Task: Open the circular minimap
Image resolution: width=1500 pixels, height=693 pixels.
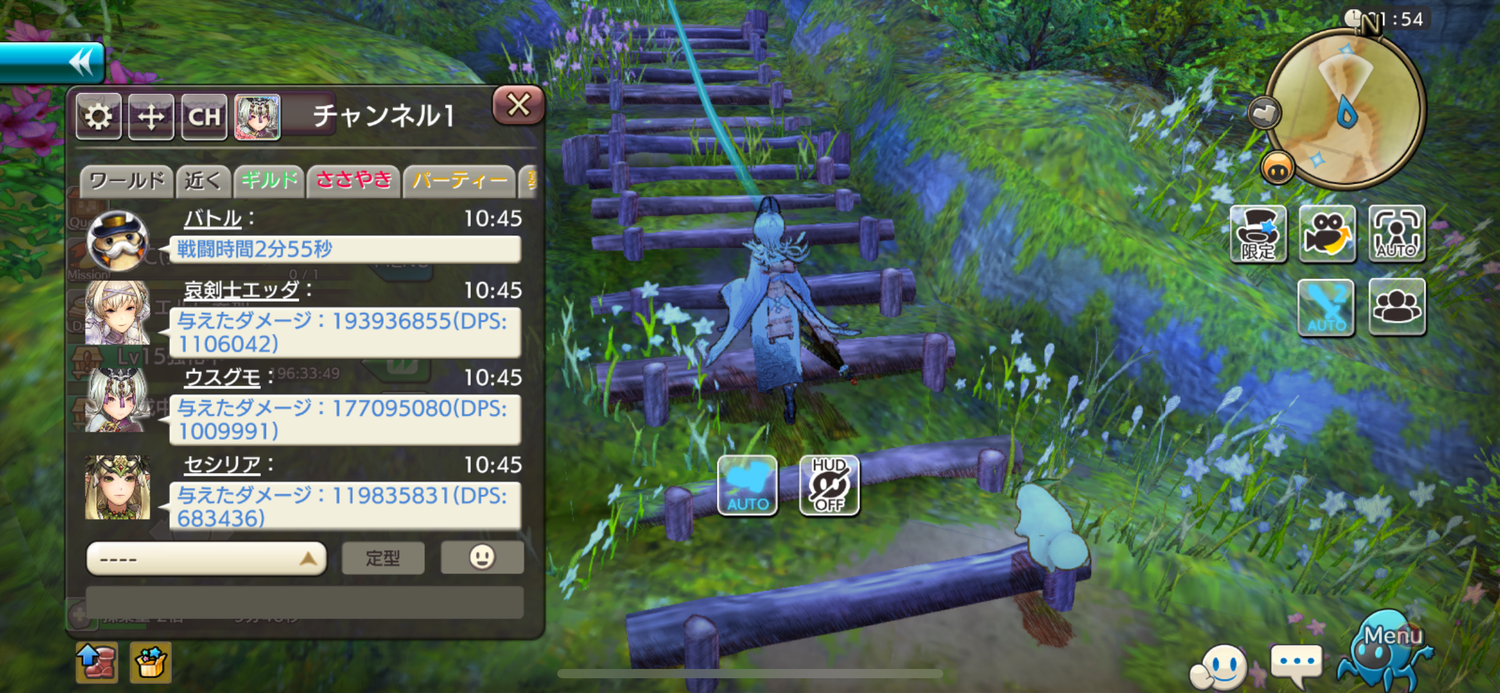Action: click(x=1344, y=107)
